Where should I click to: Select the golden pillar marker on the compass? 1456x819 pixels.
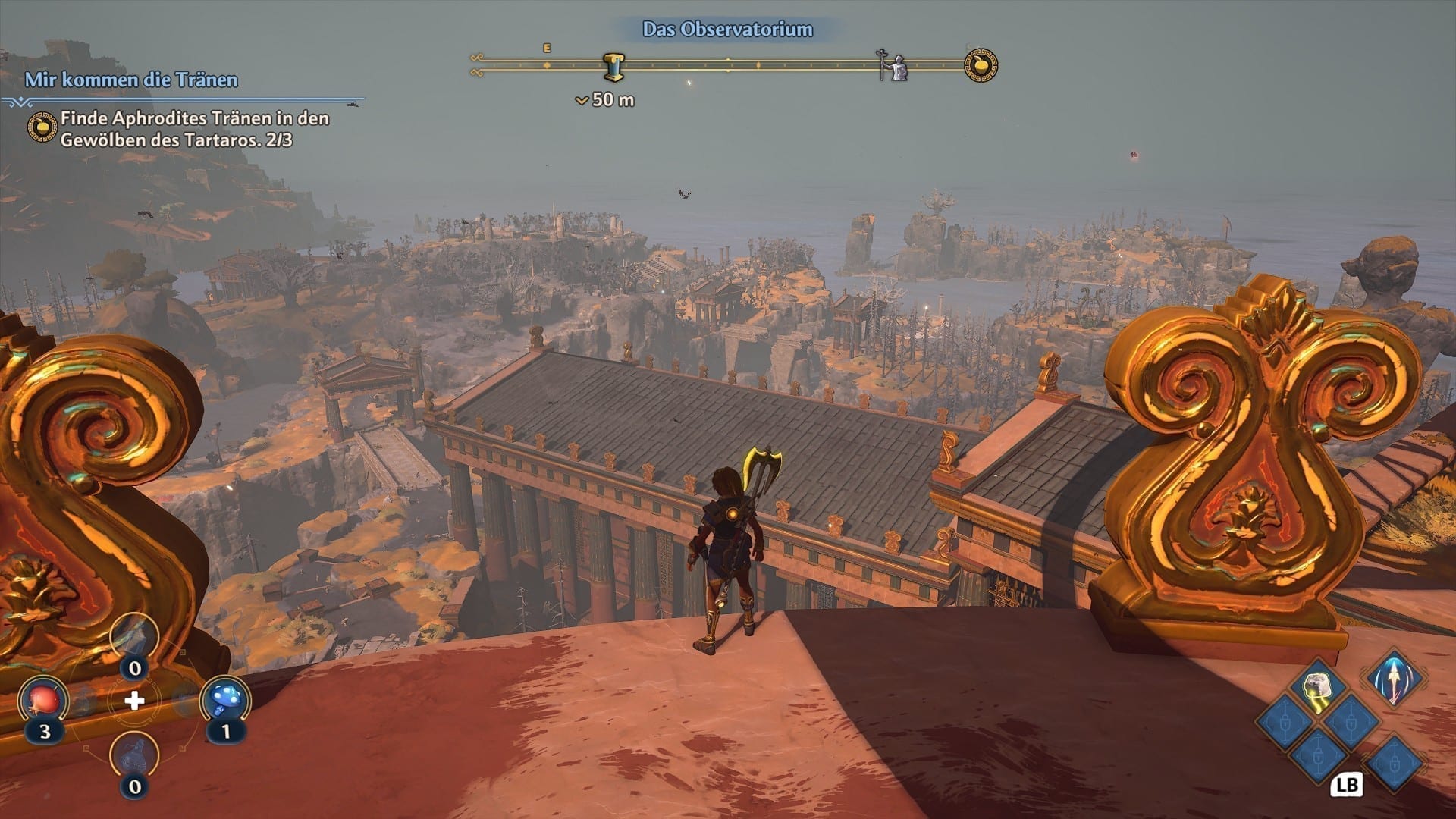click(x=614, y=67)
